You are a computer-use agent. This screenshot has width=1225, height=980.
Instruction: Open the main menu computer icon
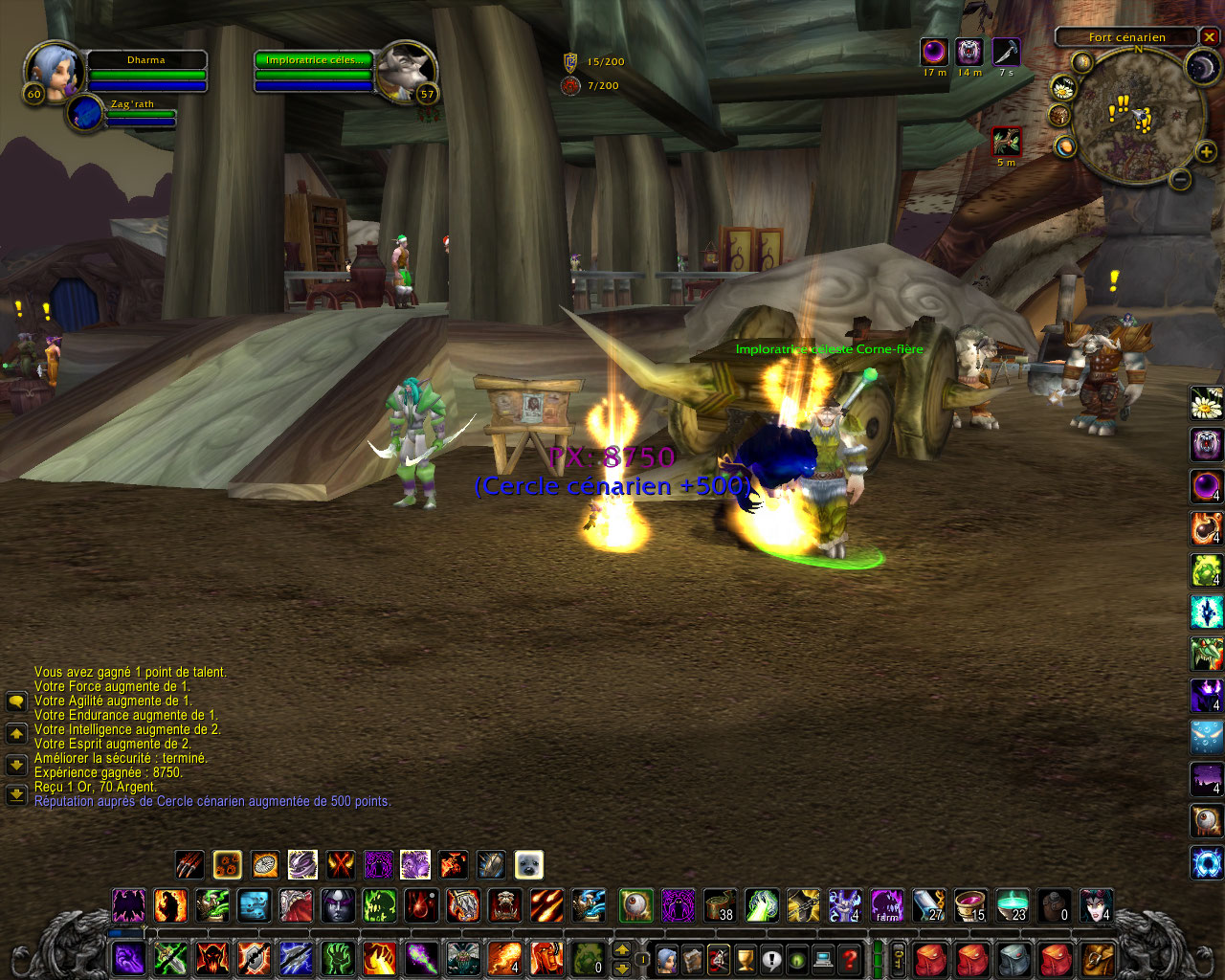[823, 958]
